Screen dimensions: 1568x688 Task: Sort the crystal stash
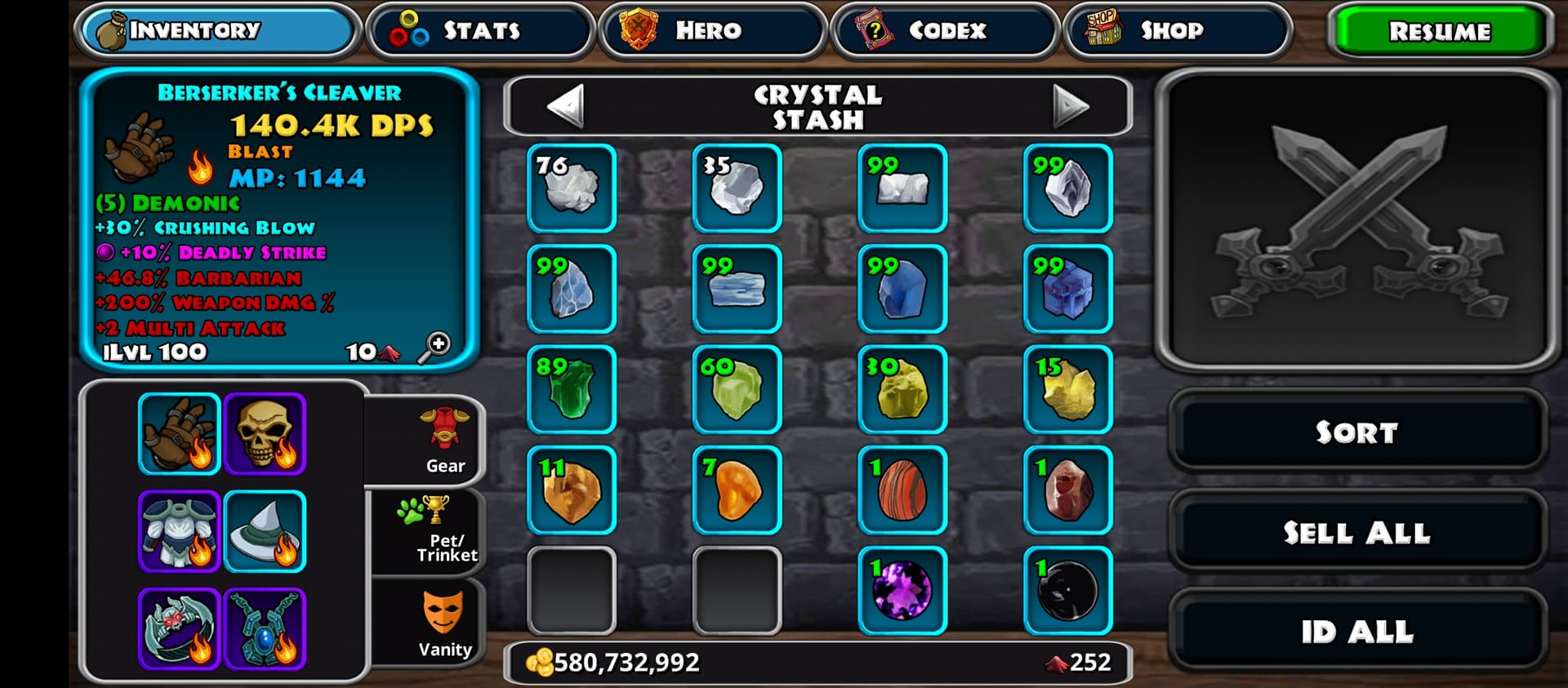click(1356, 432)
